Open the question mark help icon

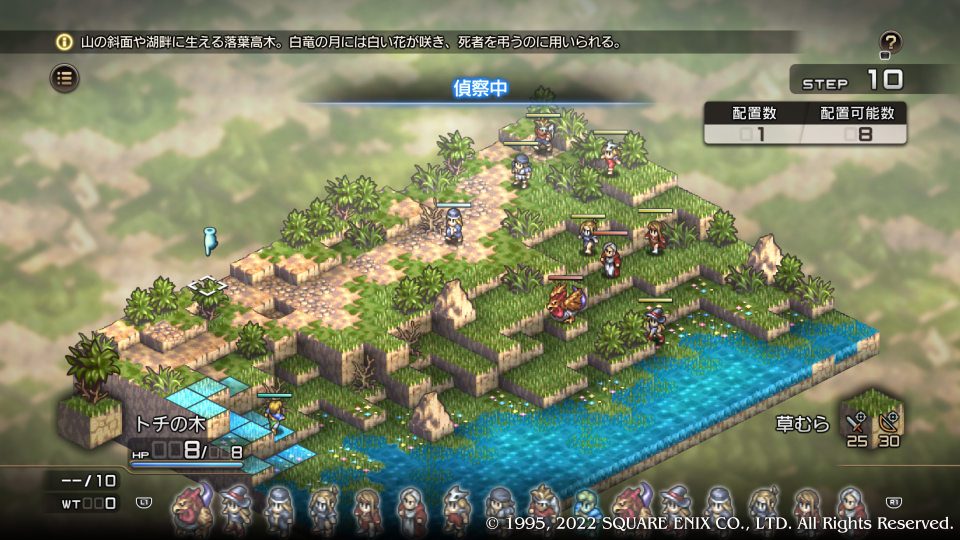pos(890,43)
